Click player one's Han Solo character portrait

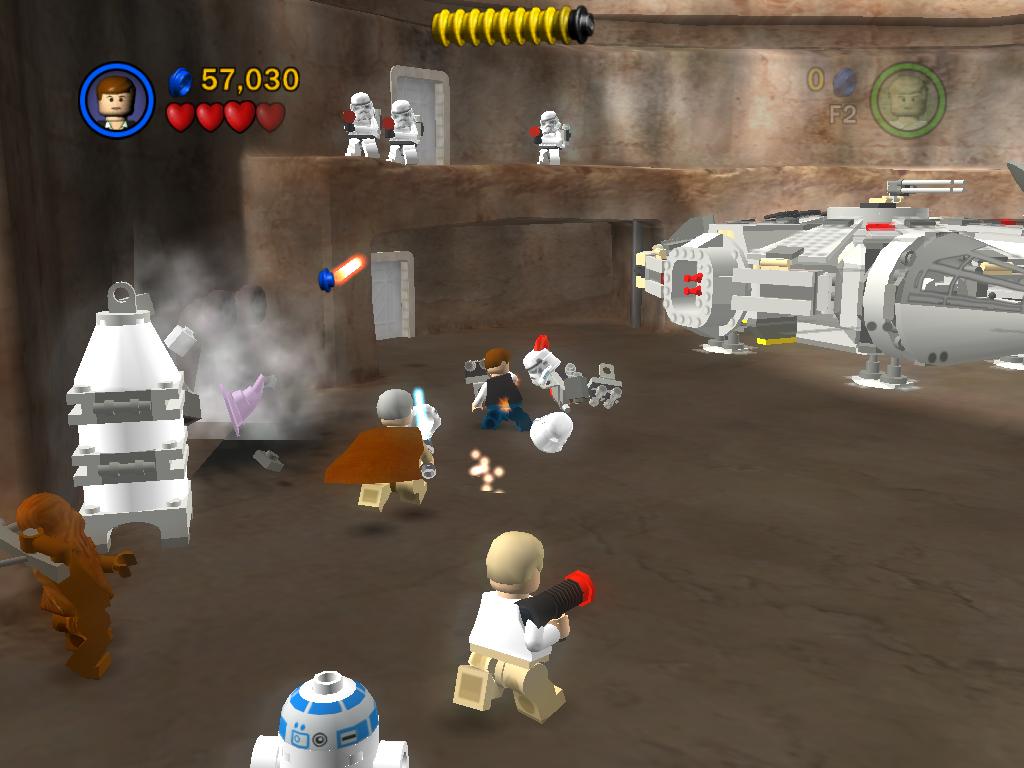click(116, 100)
